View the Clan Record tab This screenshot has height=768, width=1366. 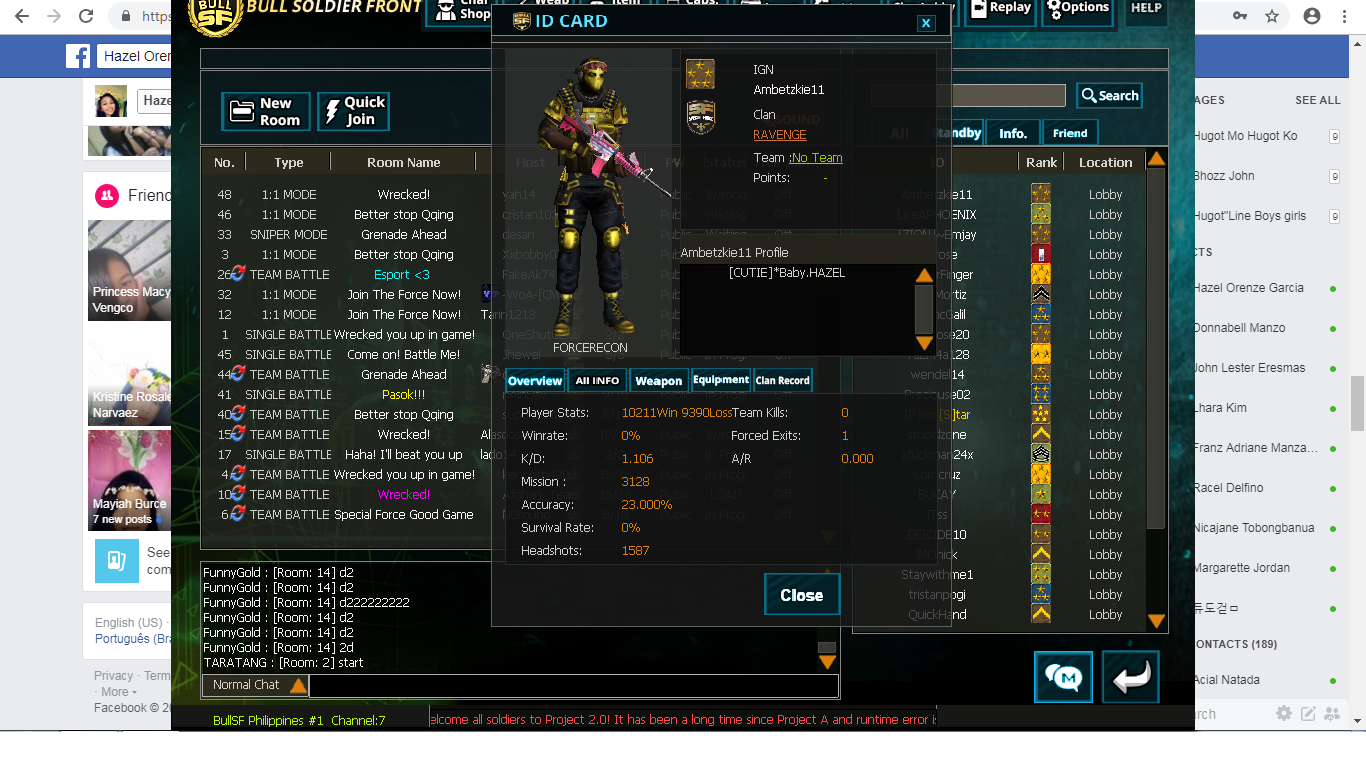click(x=782, y=381)
